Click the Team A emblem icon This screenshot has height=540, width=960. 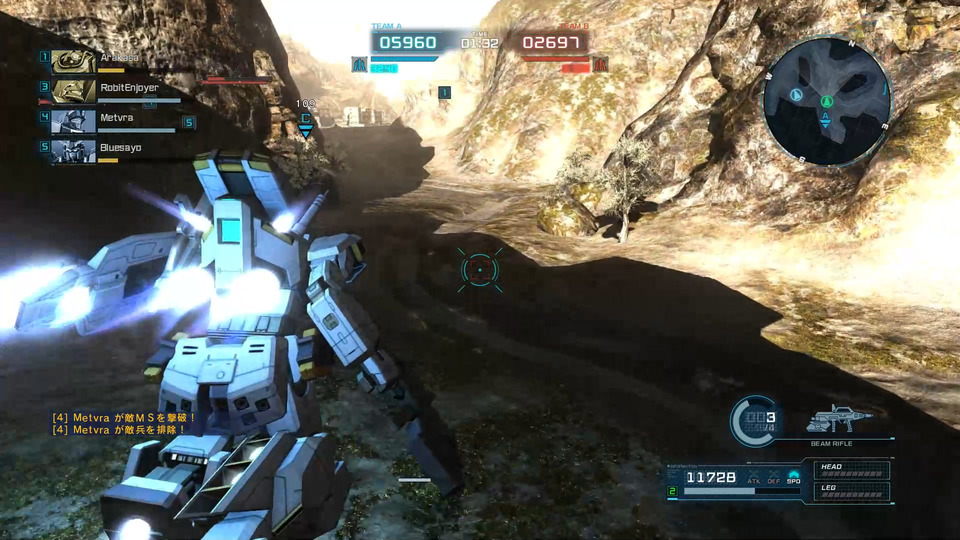[x=358, y=64]
